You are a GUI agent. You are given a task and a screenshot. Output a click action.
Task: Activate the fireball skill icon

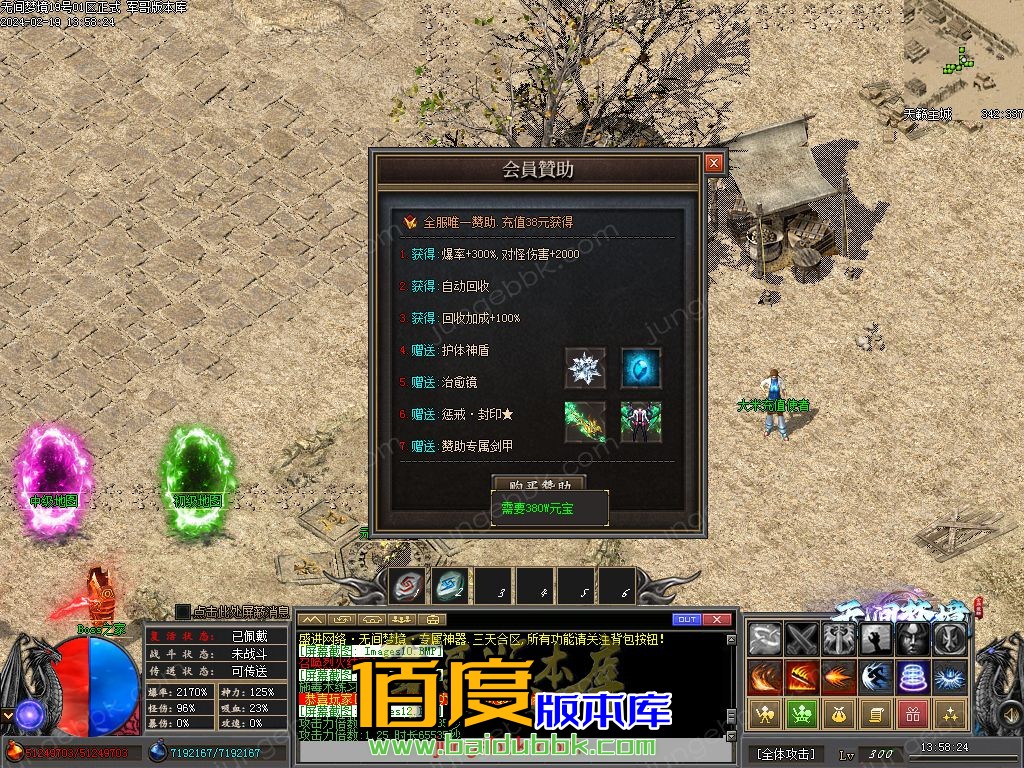838,677
